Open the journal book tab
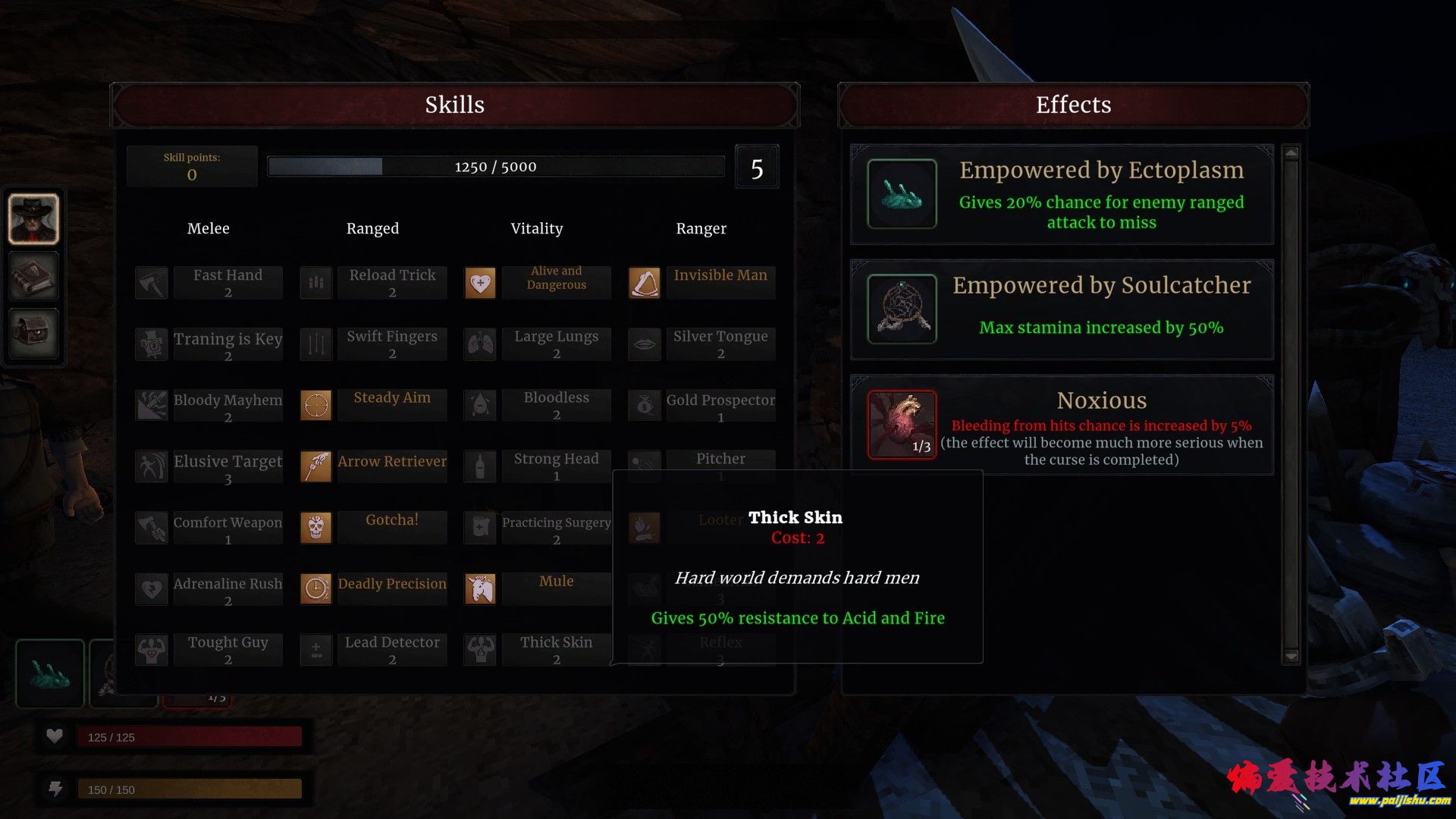 point(33,276)
